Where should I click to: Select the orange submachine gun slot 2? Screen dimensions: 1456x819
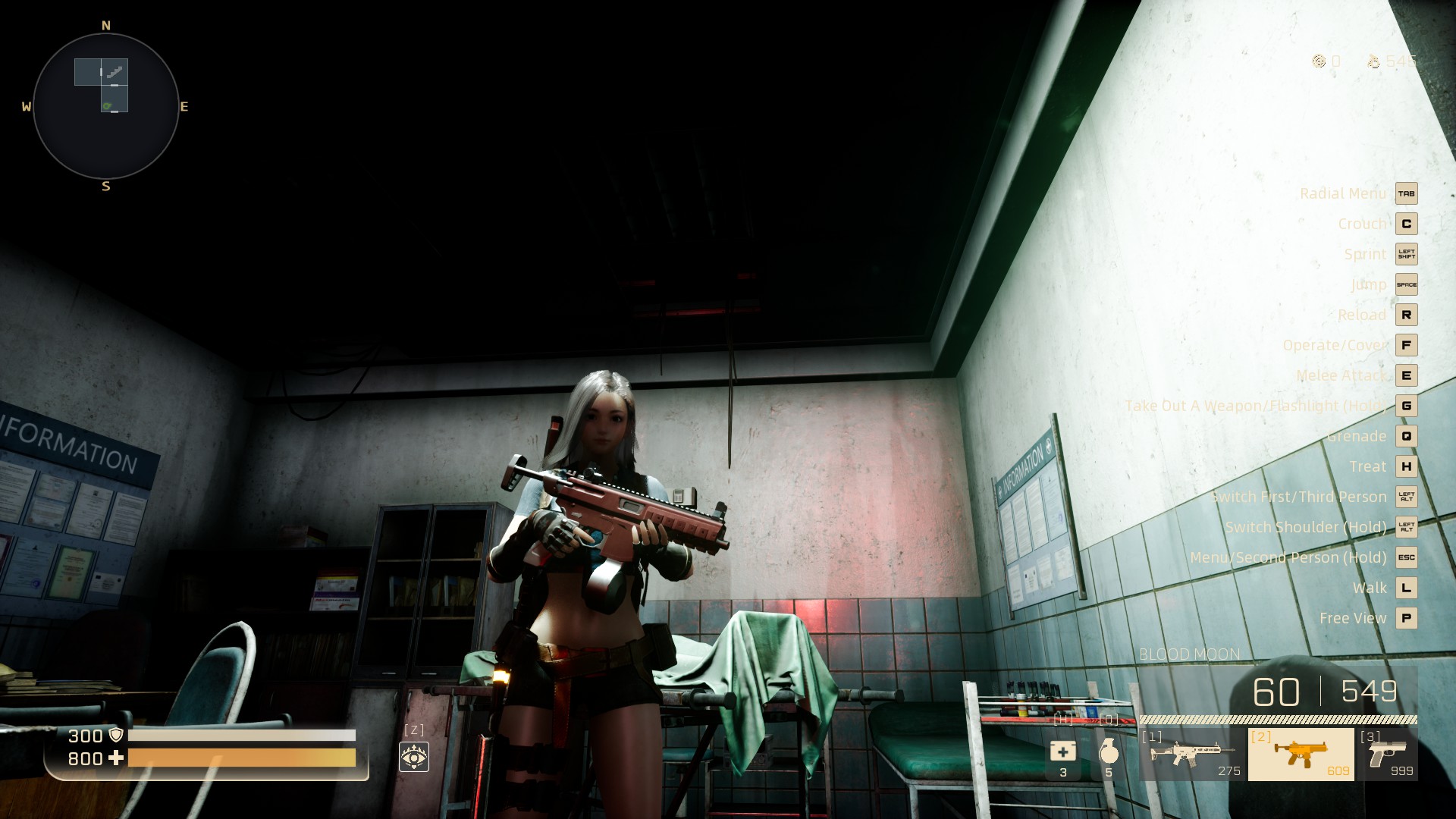tap(1301, 754)
